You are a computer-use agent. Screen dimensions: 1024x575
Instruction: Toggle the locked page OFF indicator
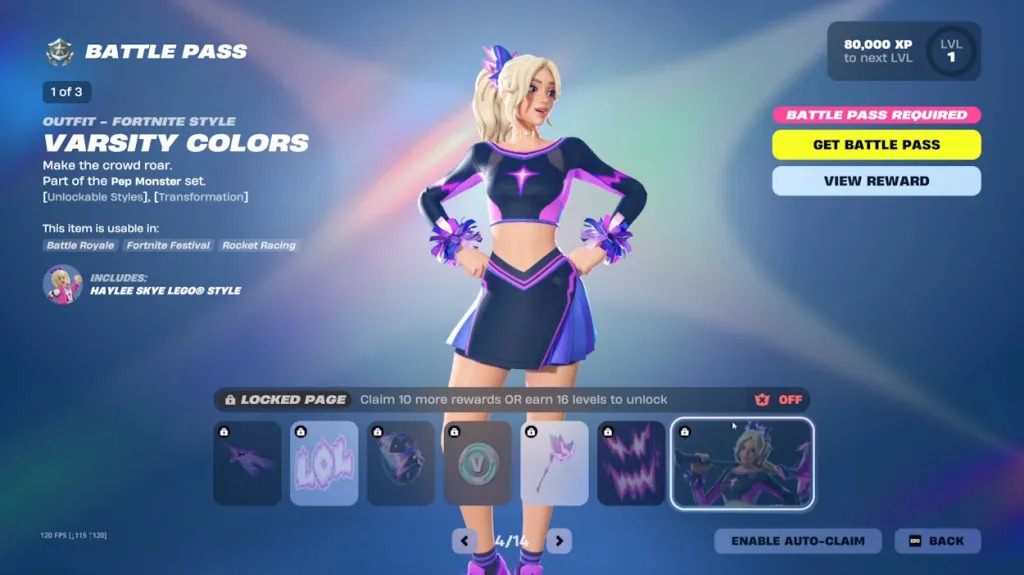779,400
